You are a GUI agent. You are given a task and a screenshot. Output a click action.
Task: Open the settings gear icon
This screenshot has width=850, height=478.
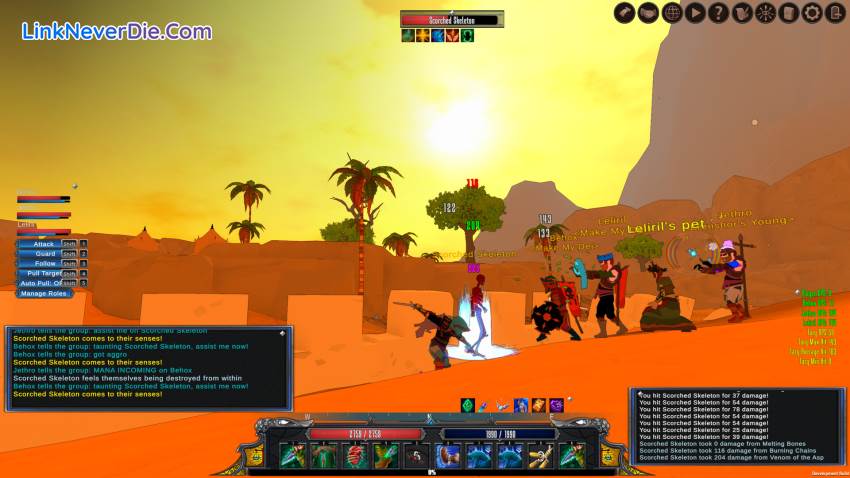pos(812,13)
